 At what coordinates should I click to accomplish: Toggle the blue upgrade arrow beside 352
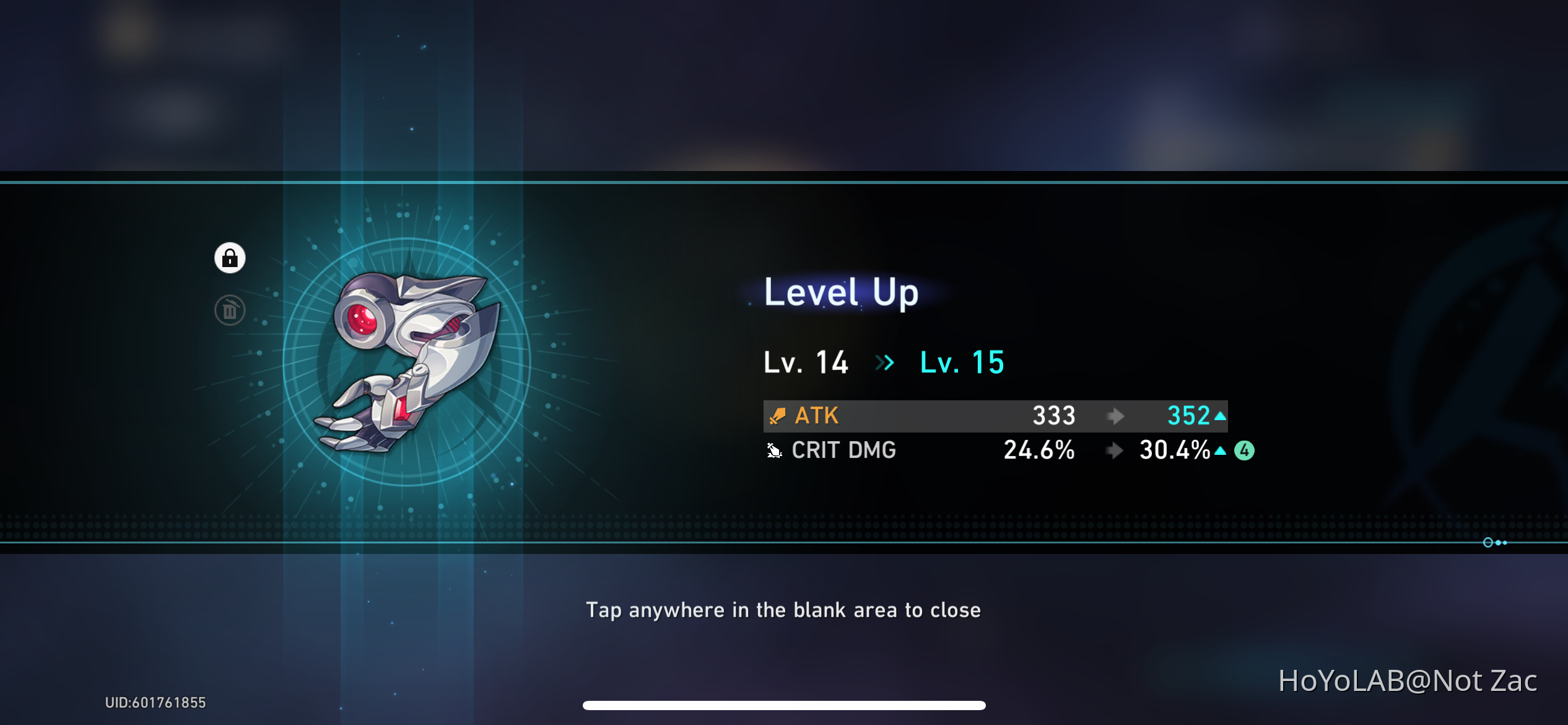1221,416
